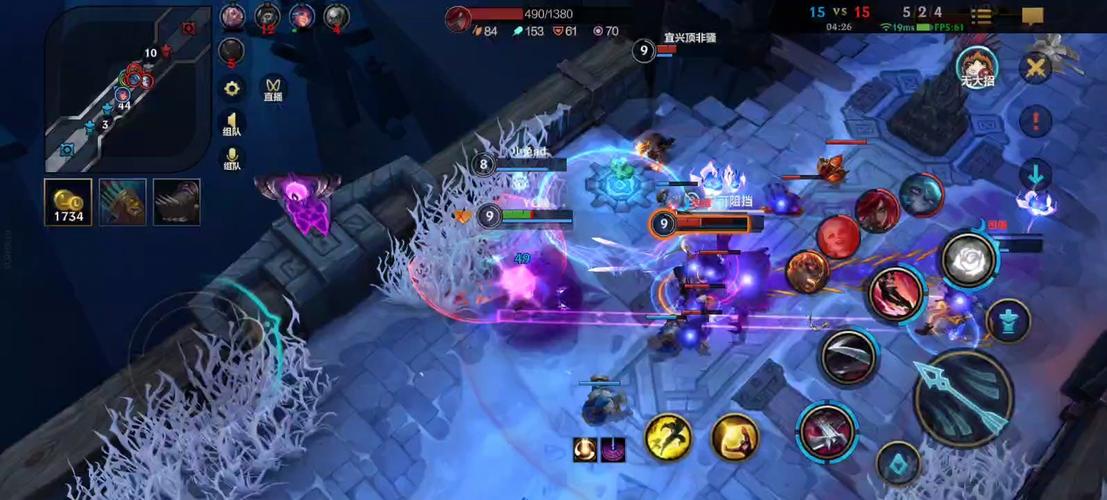The height and width of the screenshot is (500, 1107).
Task: Open the scoreboard list icon
Action: [982, 15]
